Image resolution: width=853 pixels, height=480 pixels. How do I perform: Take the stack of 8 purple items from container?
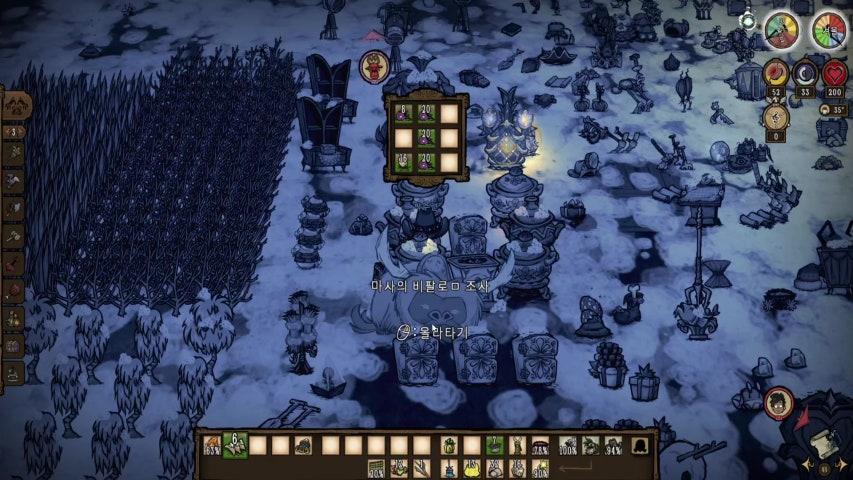coord(404,113)
